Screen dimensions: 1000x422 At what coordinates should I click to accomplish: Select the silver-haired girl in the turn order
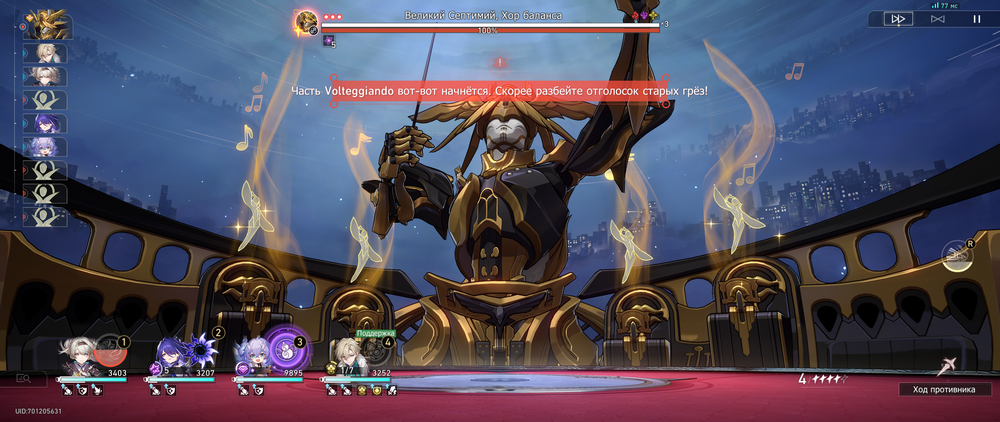(46, 146)
